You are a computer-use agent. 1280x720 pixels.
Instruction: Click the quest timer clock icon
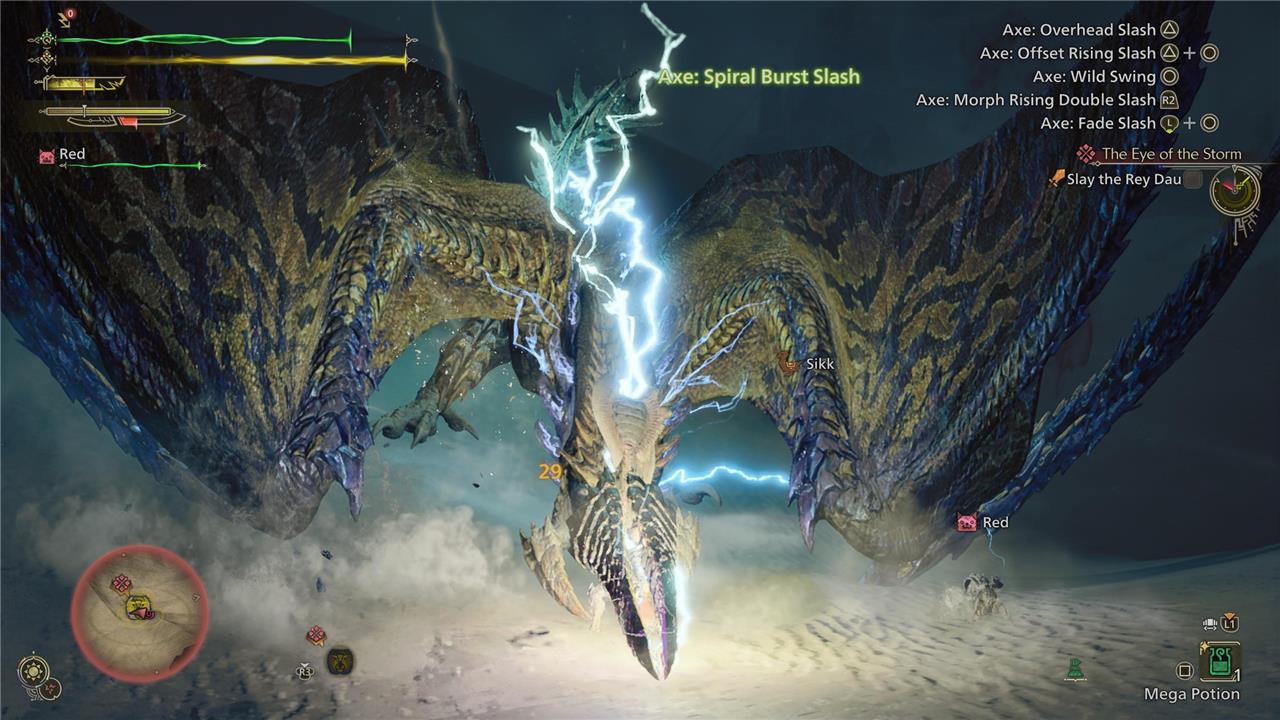[1235, 190]
